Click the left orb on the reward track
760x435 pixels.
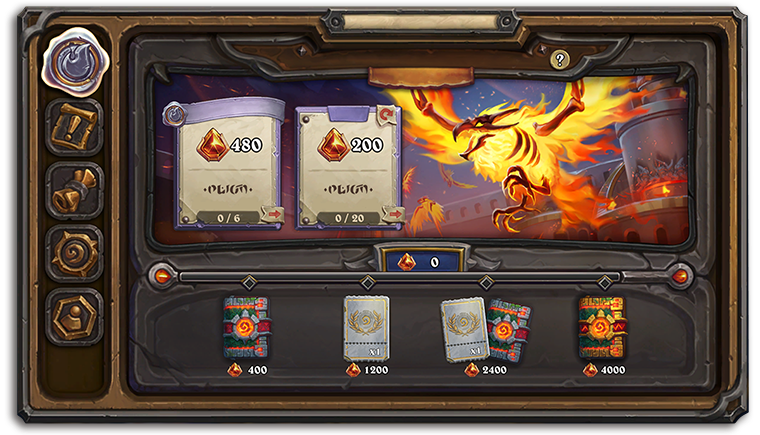pyautogui.click(x=160, y=274)
